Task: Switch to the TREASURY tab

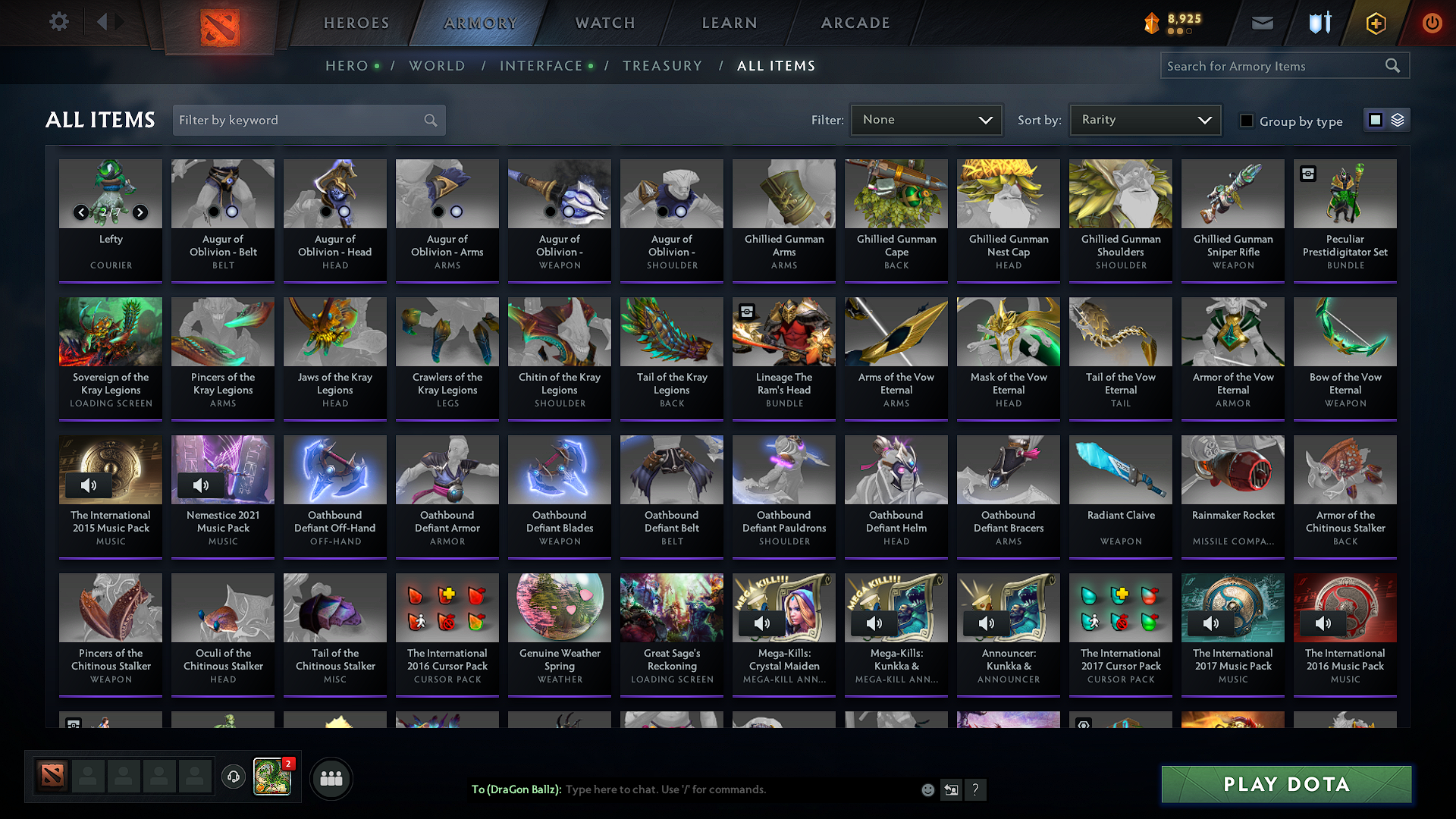Action: tap(662, 66)
